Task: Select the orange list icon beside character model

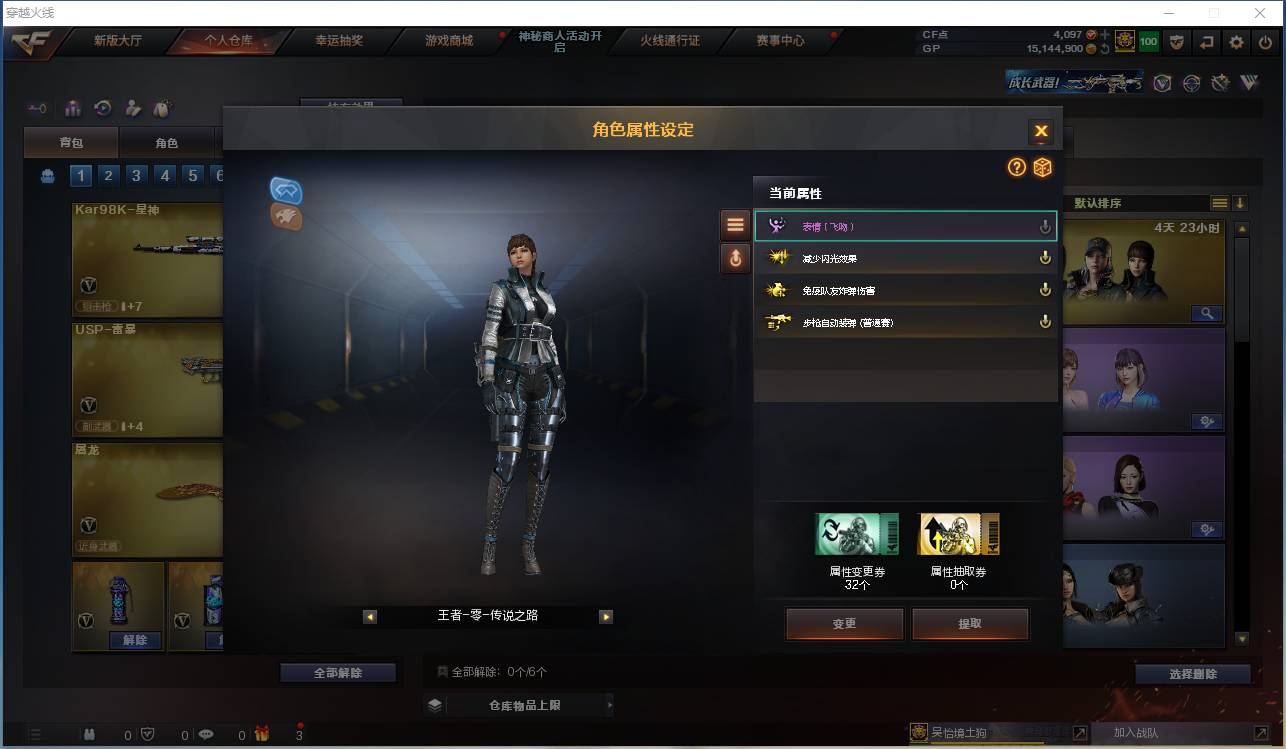Action: tap(735, 224)
